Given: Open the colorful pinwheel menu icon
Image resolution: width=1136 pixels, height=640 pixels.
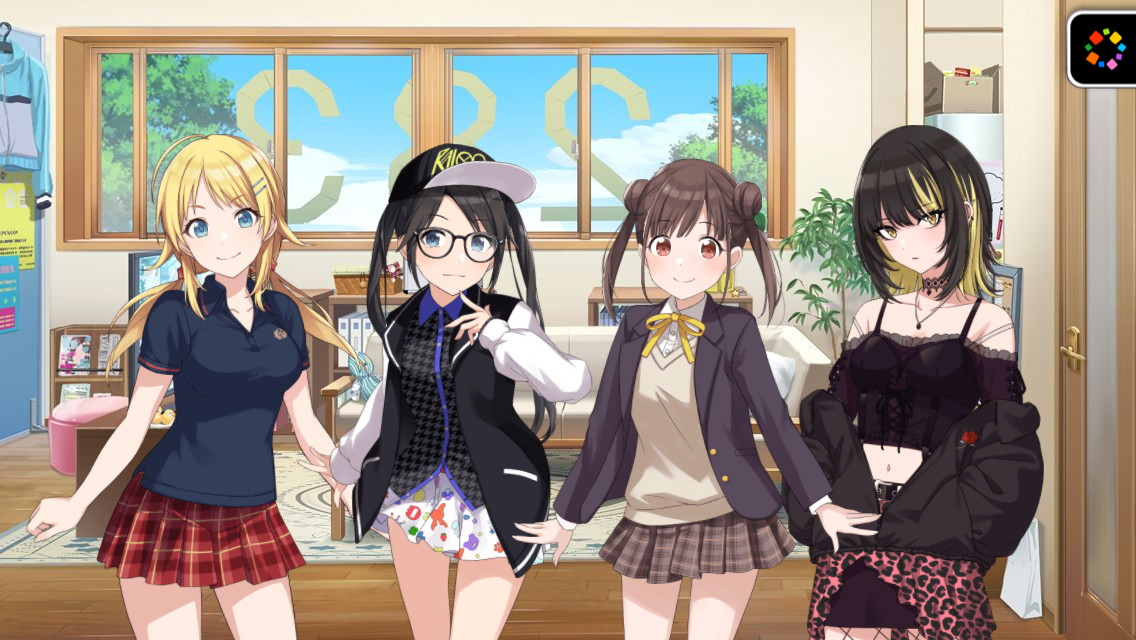Looking at the screenshot, I should [1104, 48].
